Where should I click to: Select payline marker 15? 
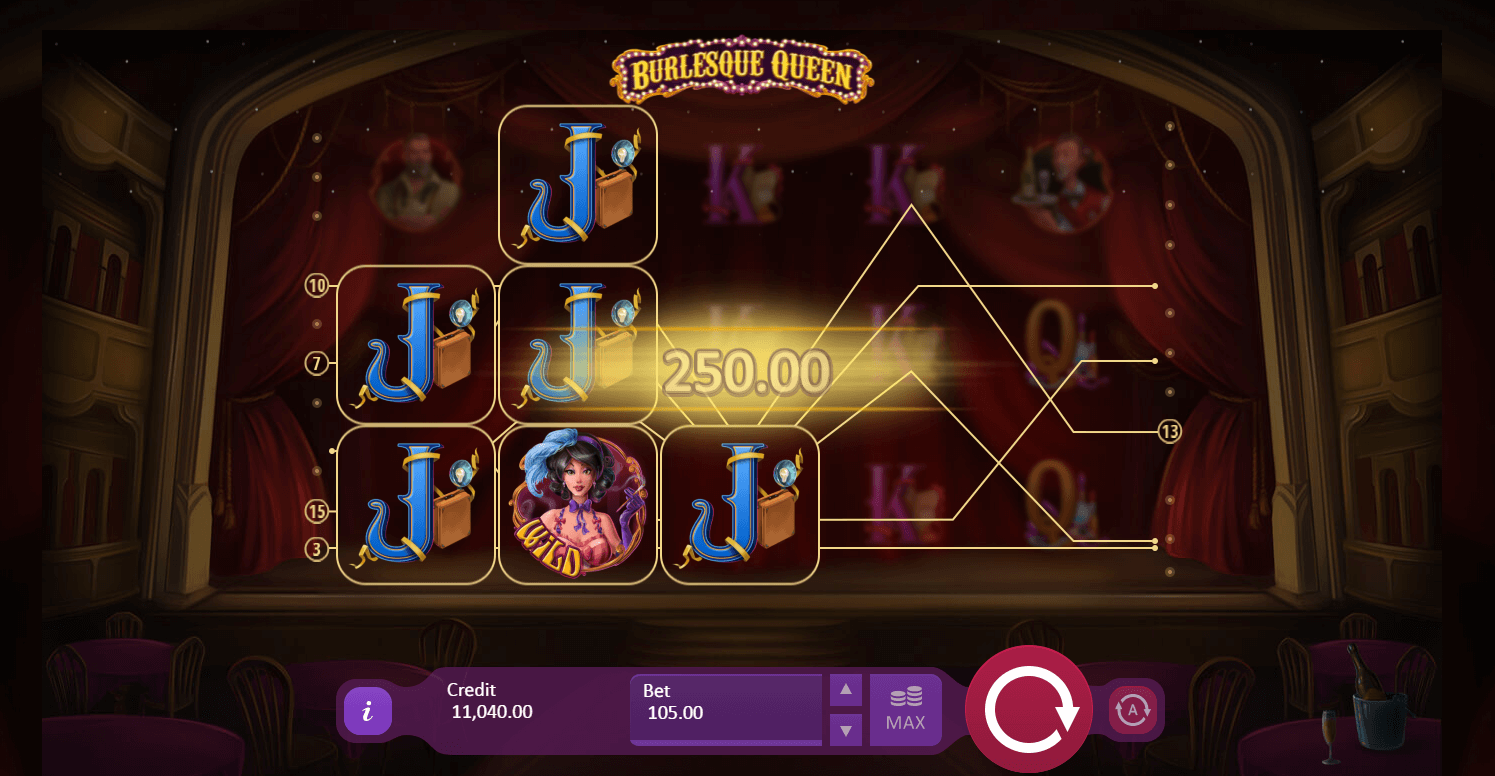317,512
